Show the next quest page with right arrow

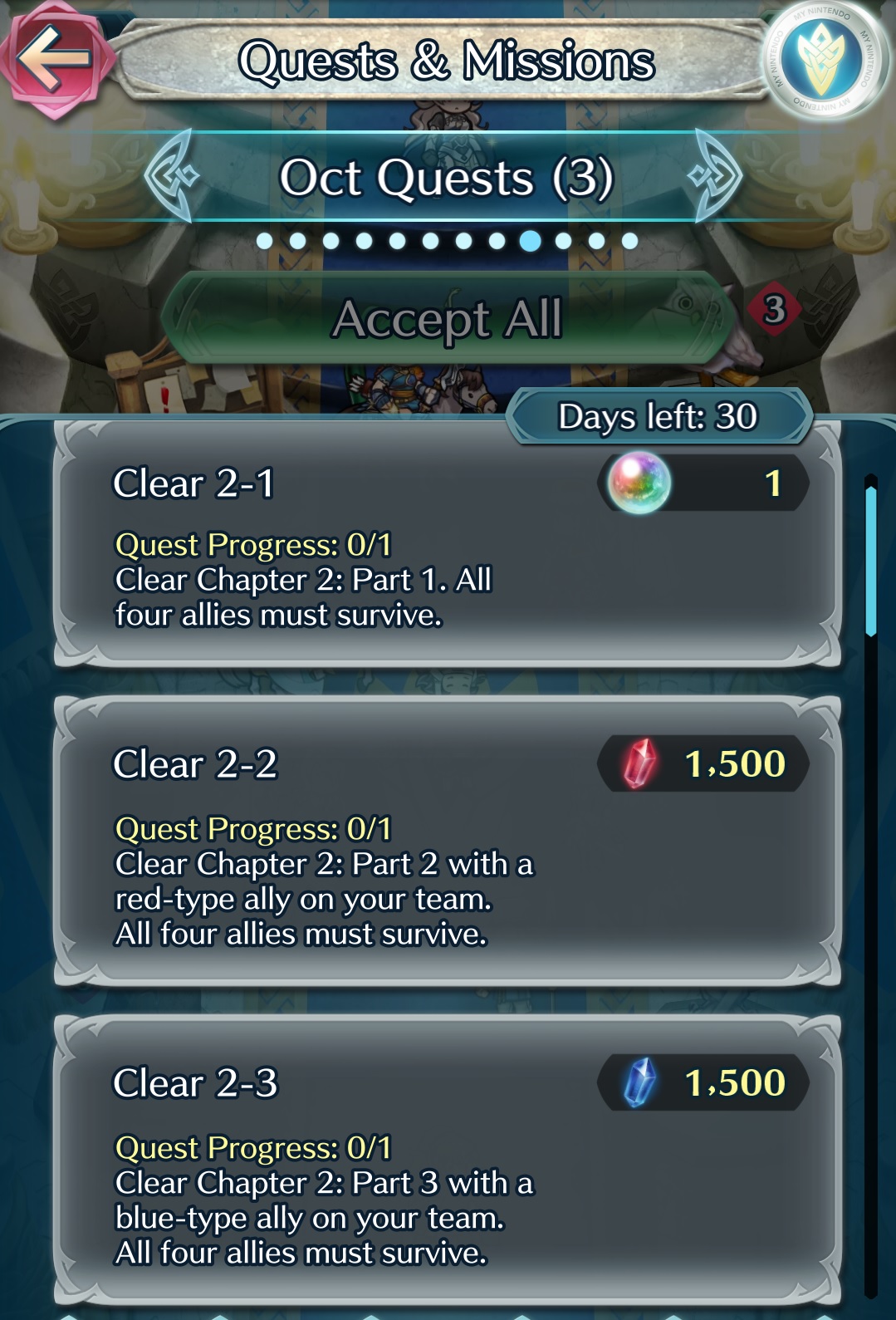pyautogui.click(x=714, y=175)
